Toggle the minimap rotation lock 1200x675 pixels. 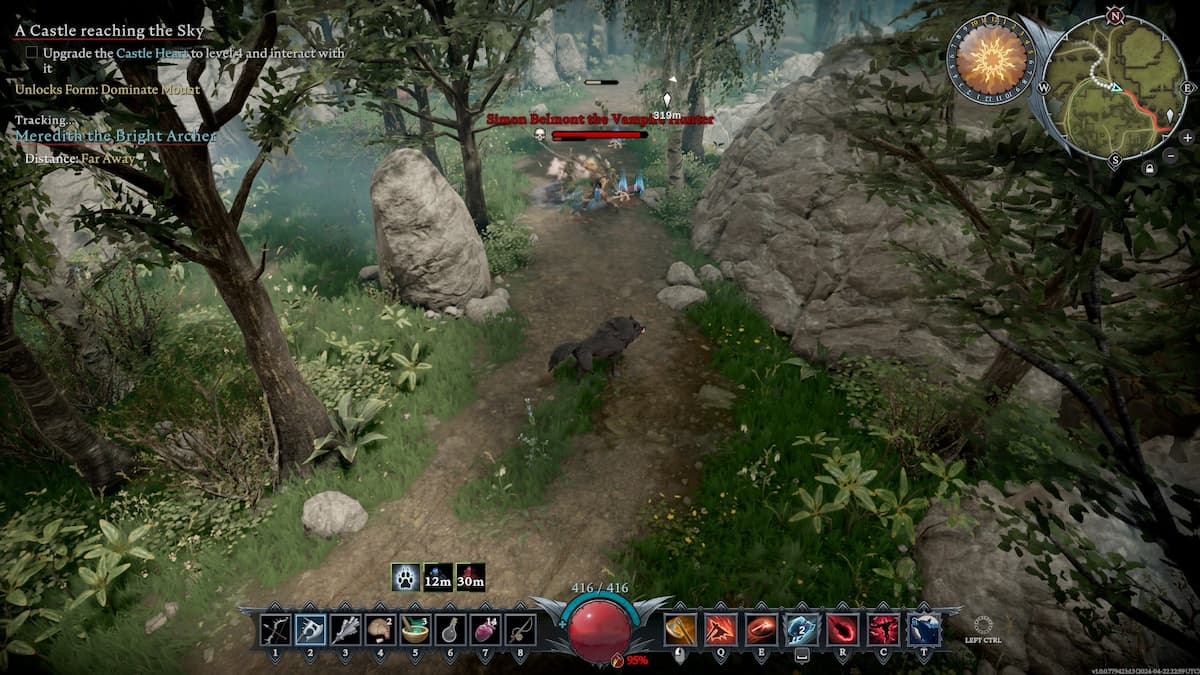point(1152,169)
